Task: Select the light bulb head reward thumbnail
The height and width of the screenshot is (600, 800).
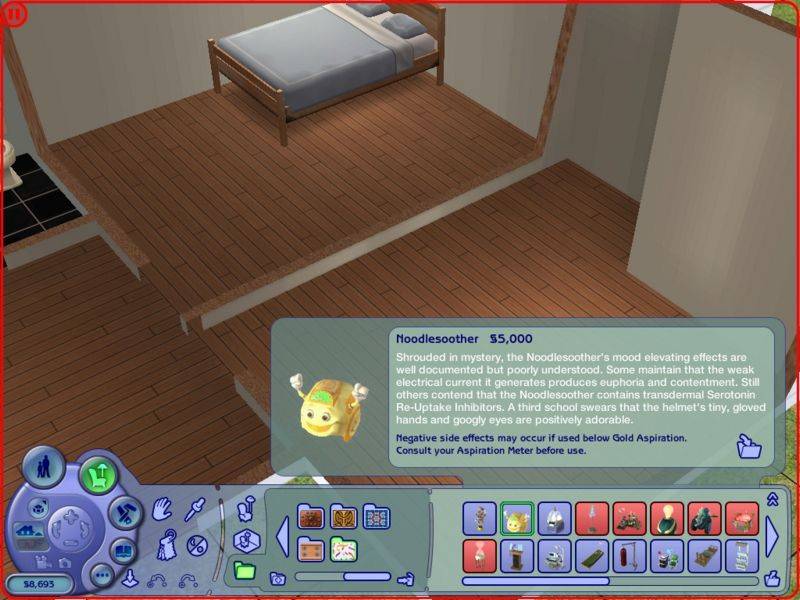Action: pyautogui.click(x=667, y=518)
